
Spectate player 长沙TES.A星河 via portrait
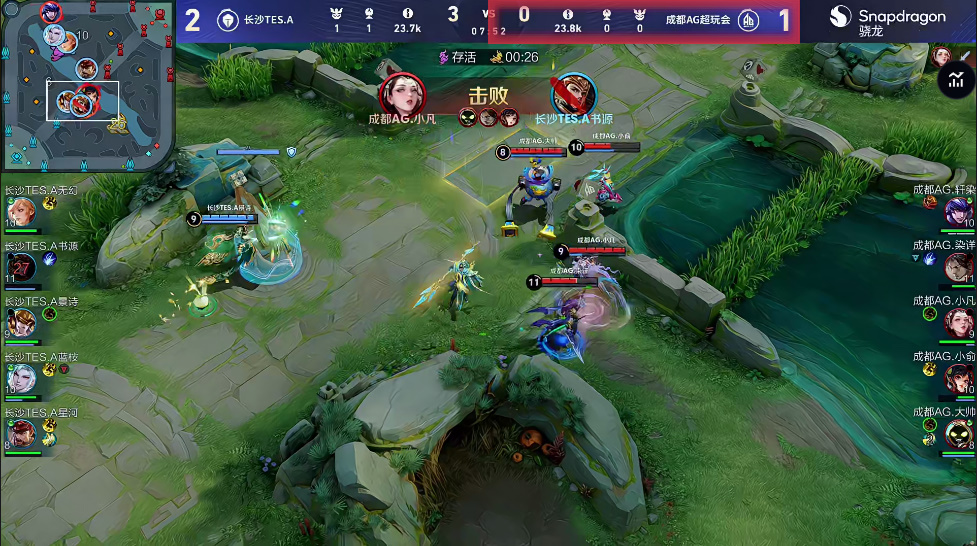(21, 433)
